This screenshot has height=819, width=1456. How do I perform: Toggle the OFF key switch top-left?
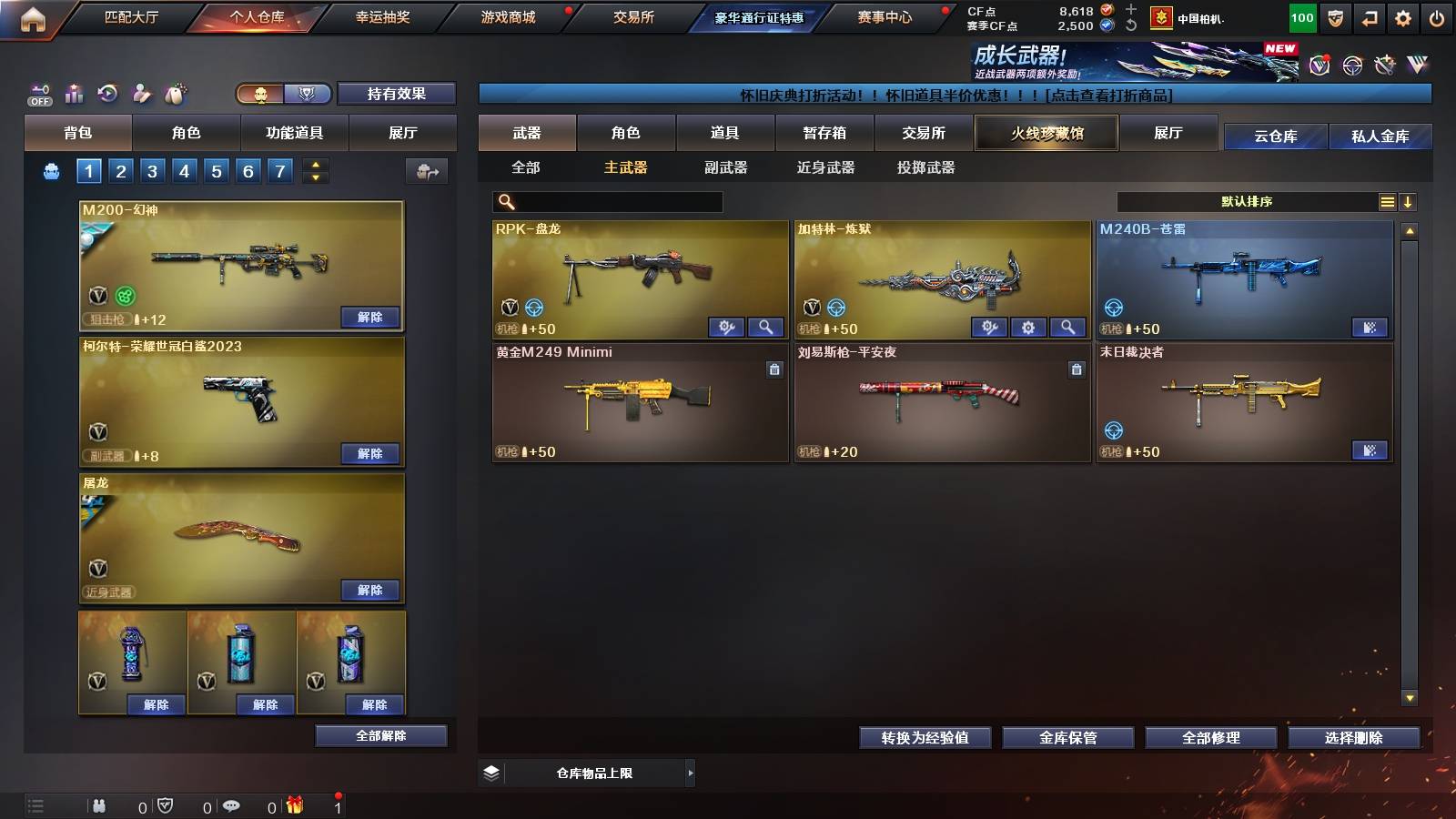[38, 94]
